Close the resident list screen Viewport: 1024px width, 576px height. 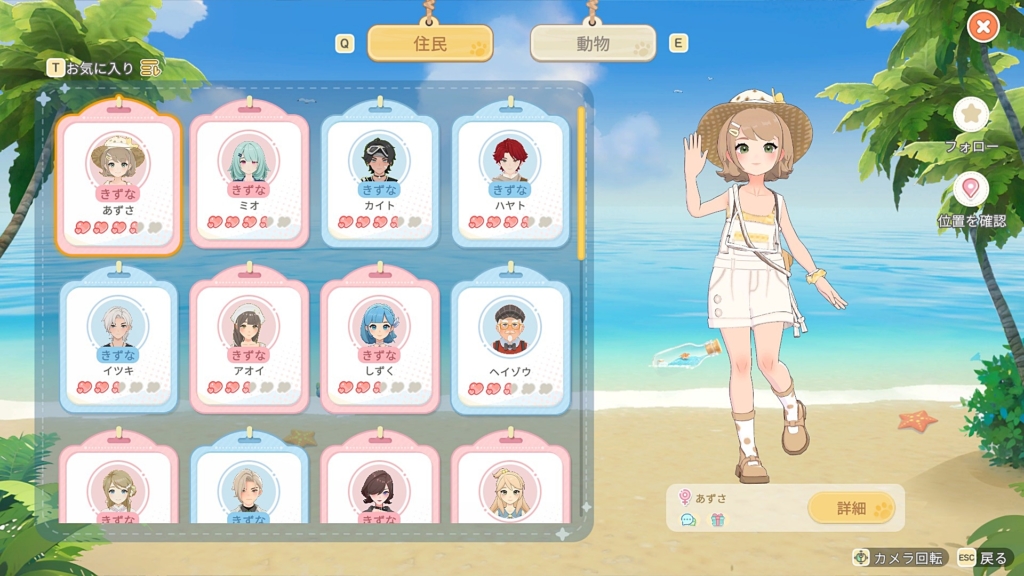983,27
